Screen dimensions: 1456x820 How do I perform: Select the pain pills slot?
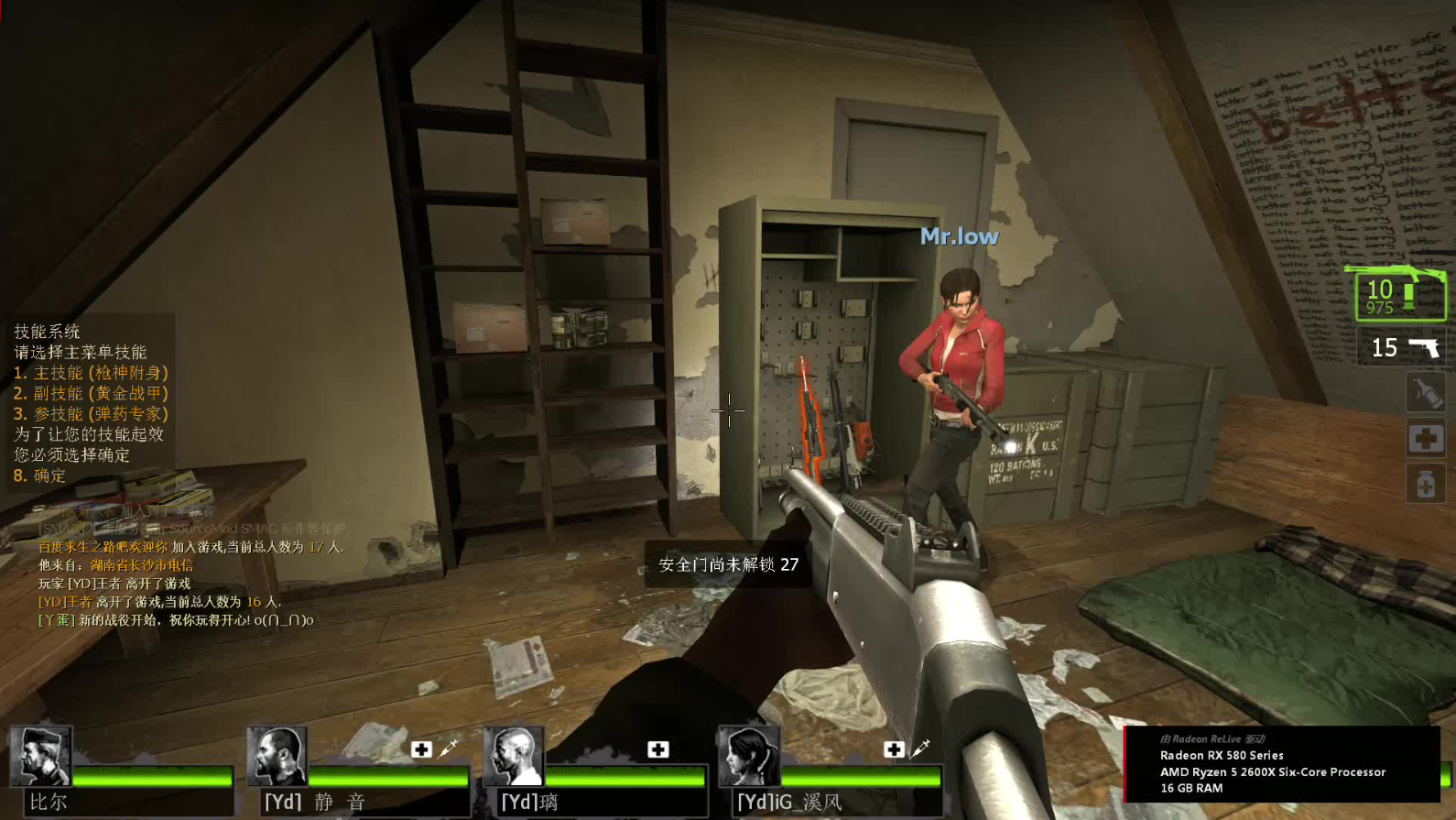pos(1425,483)
